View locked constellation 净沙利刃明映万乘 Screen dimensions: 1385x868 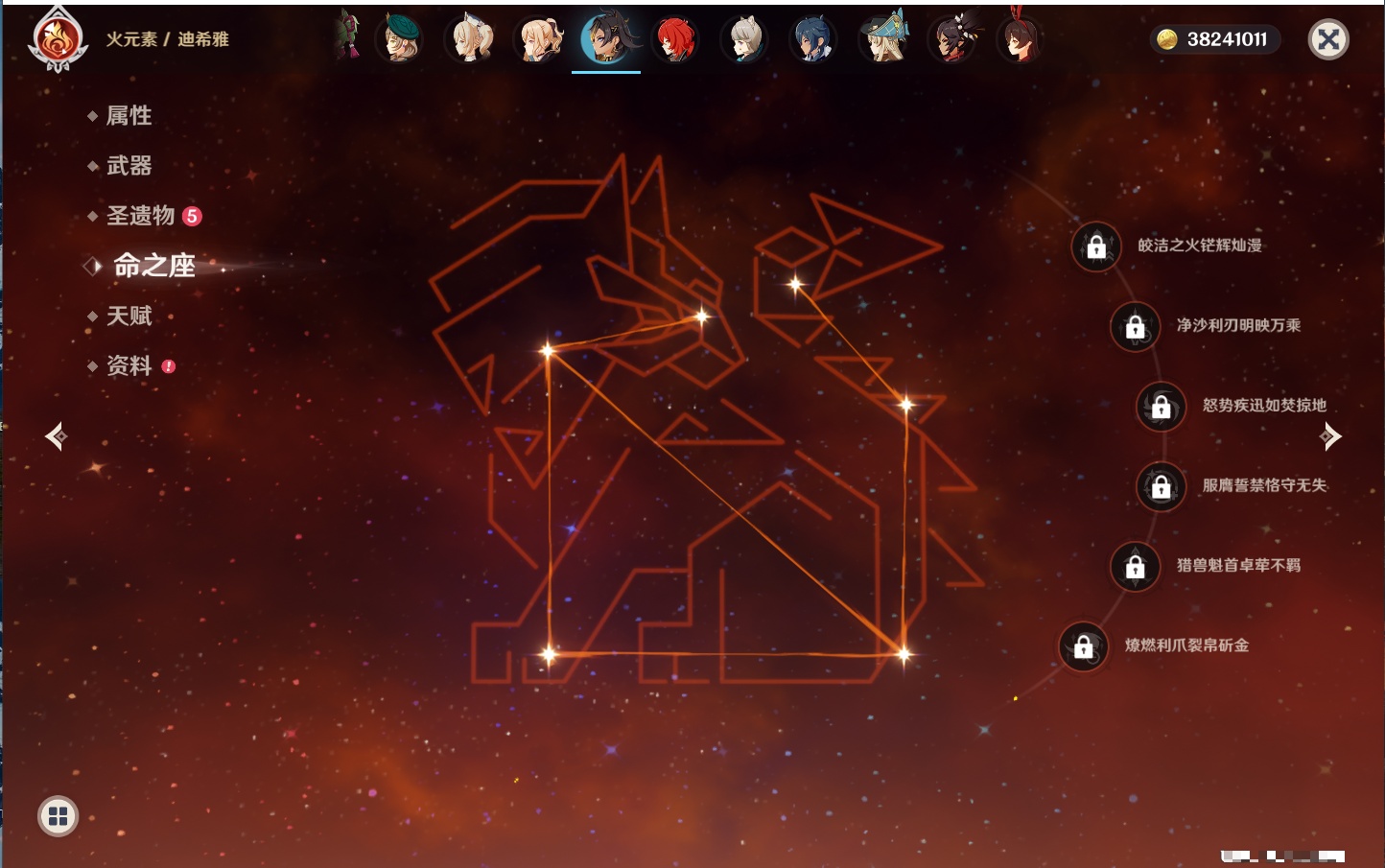coord(1135,326)
